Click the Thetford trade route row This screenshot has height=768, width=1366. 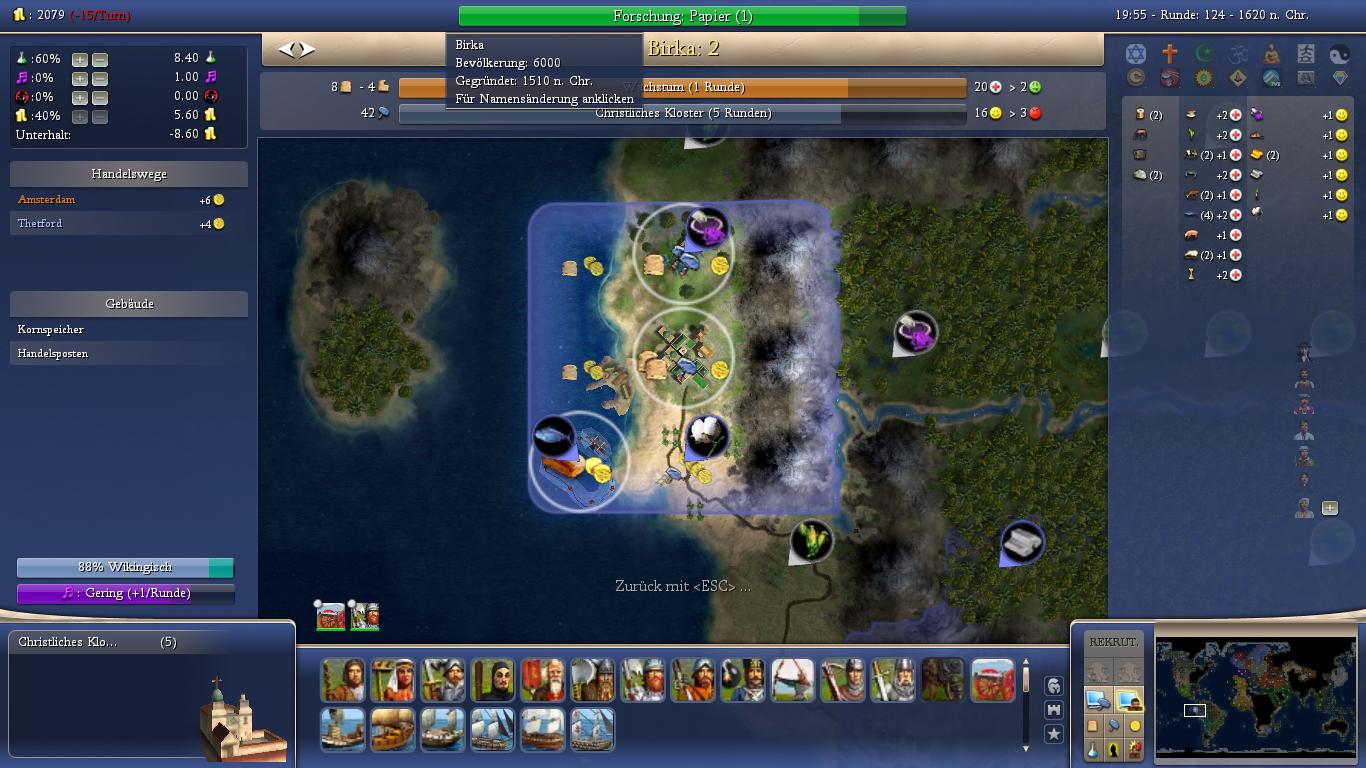tap(40, 223)
